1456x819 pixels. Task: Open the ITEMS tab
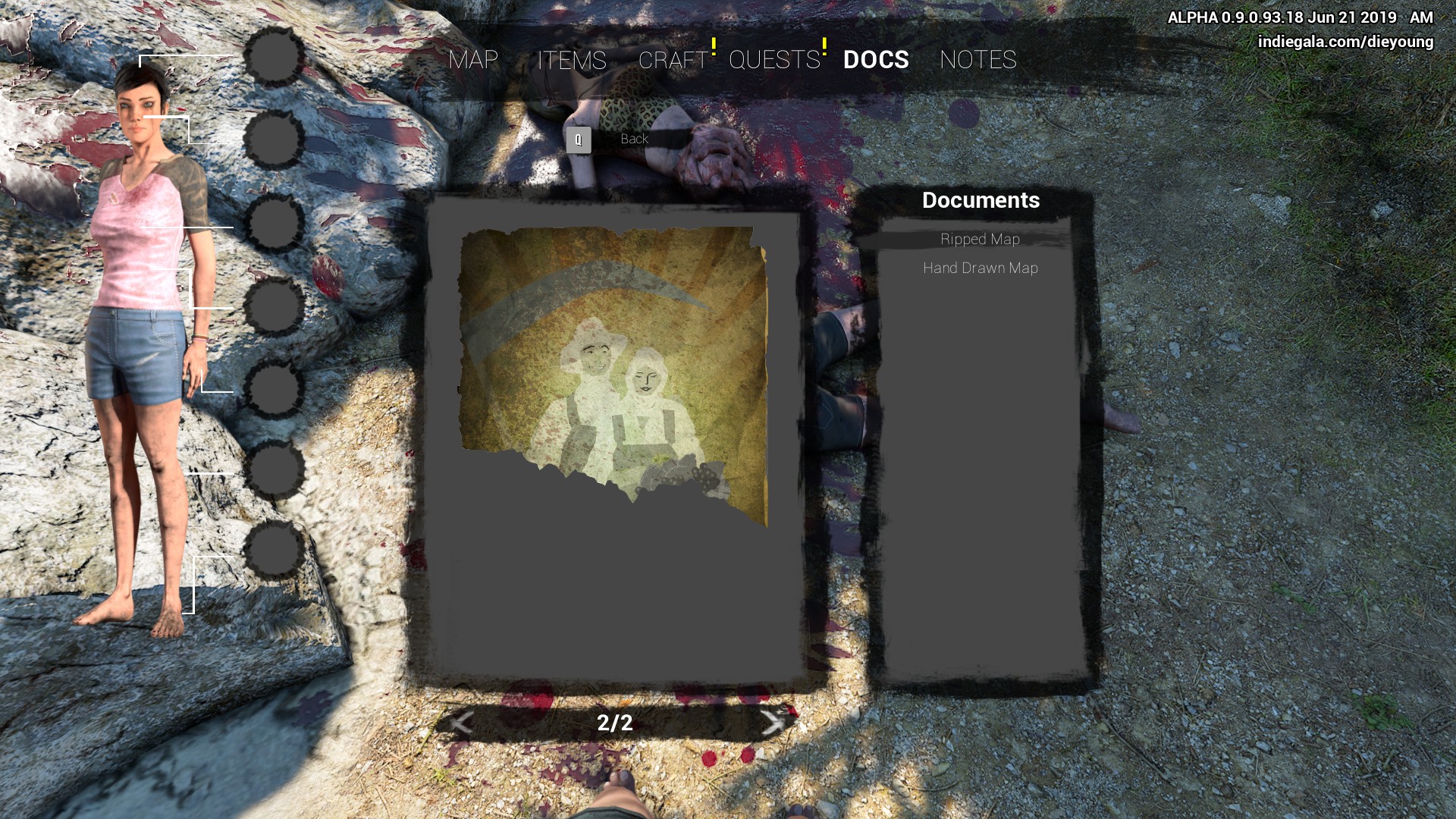[x=572, y=60]
